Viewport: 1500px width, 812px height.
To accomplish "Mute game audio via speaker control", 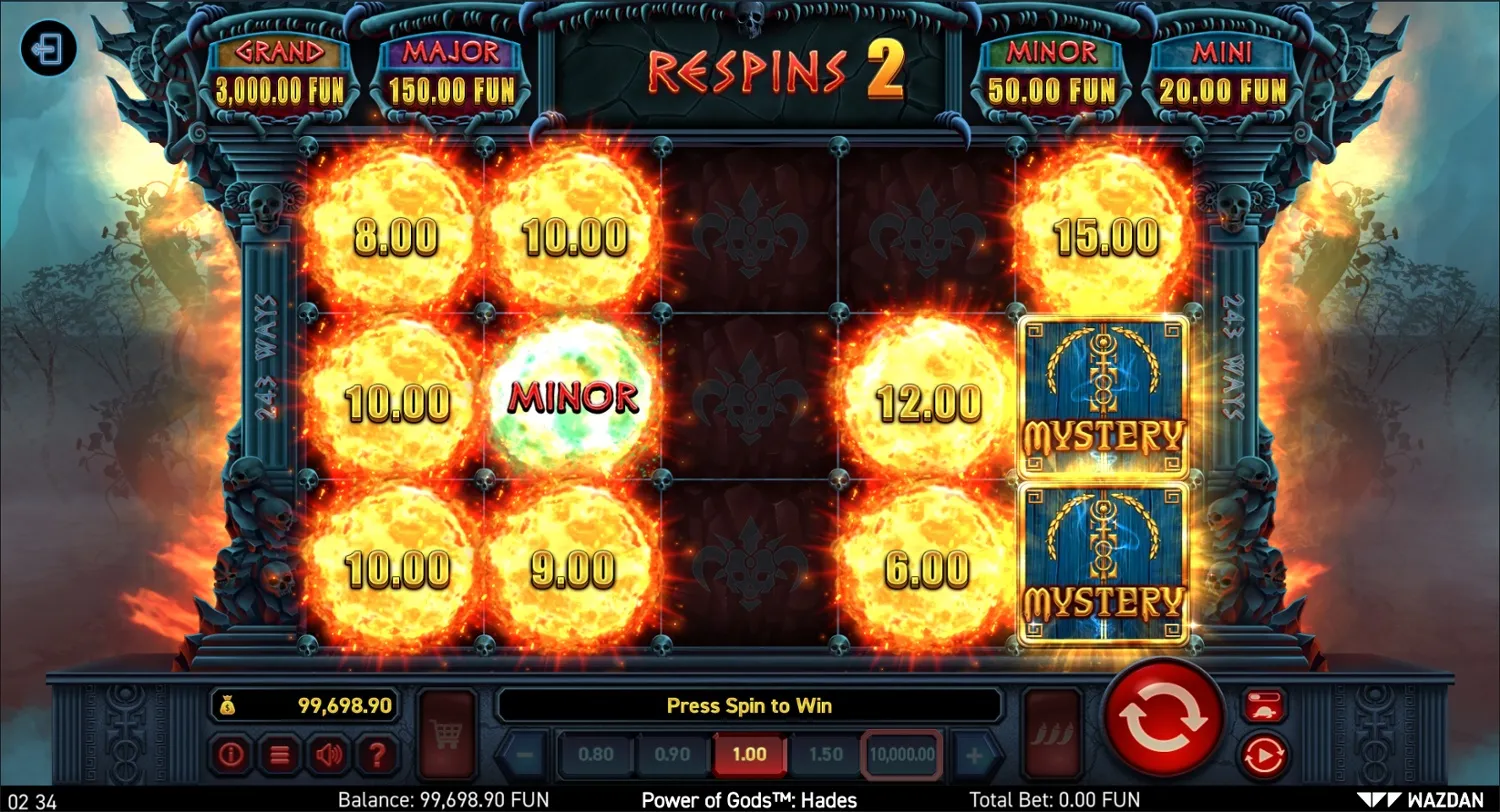I will (x=330, y=754).
